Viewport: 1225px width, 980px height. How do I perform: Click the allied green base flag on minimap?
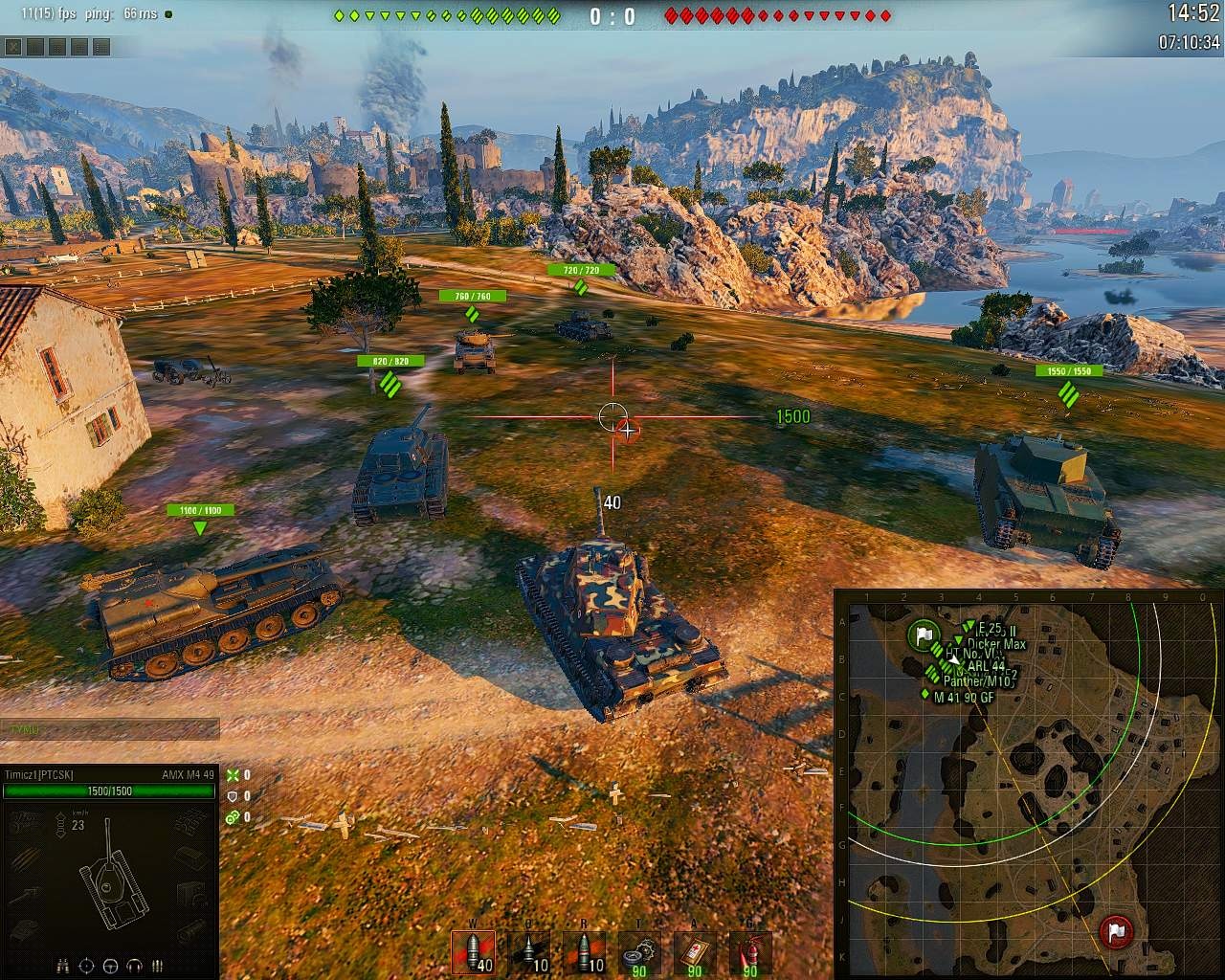coord(923,635)
